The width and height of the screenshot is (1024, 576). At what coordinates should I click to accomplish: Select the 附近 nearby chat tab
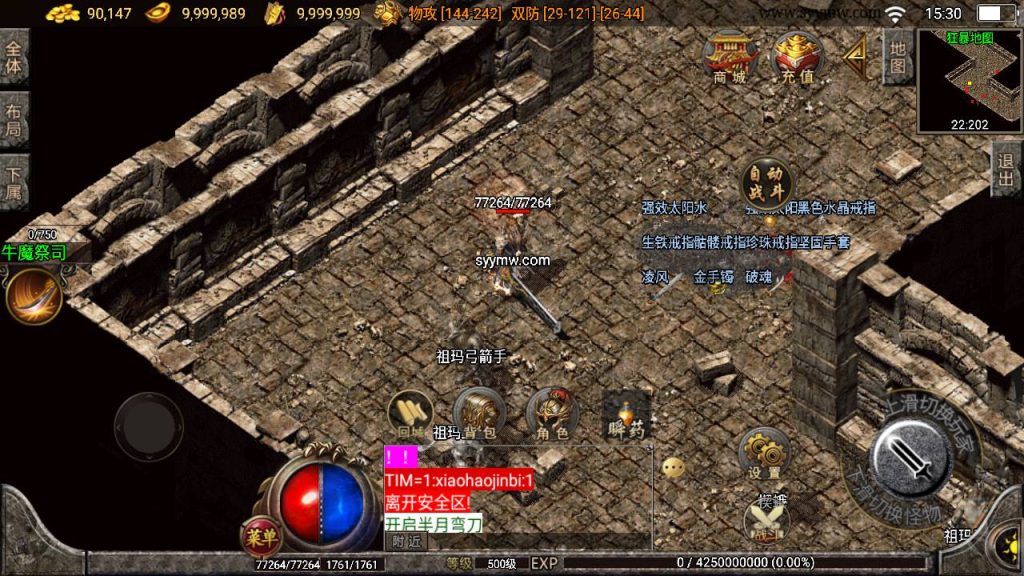406,541
